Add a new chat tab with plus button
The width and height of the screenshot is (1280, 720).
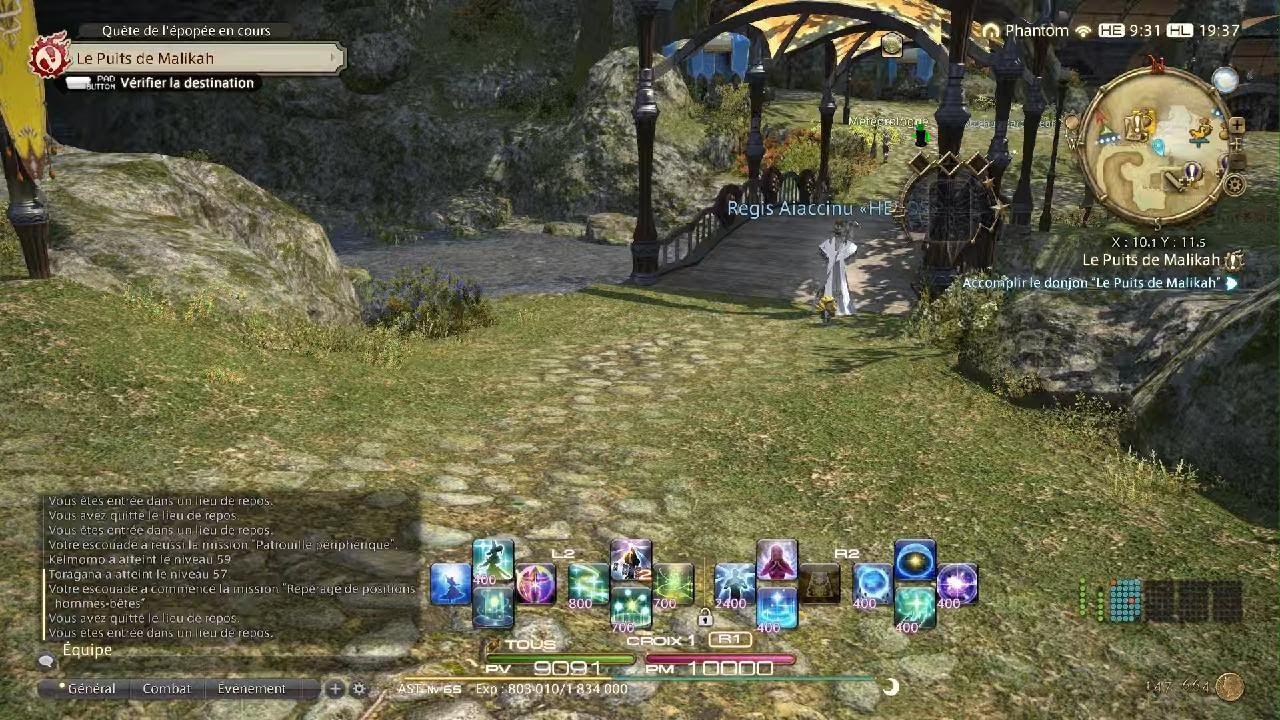tap(335, 689)
